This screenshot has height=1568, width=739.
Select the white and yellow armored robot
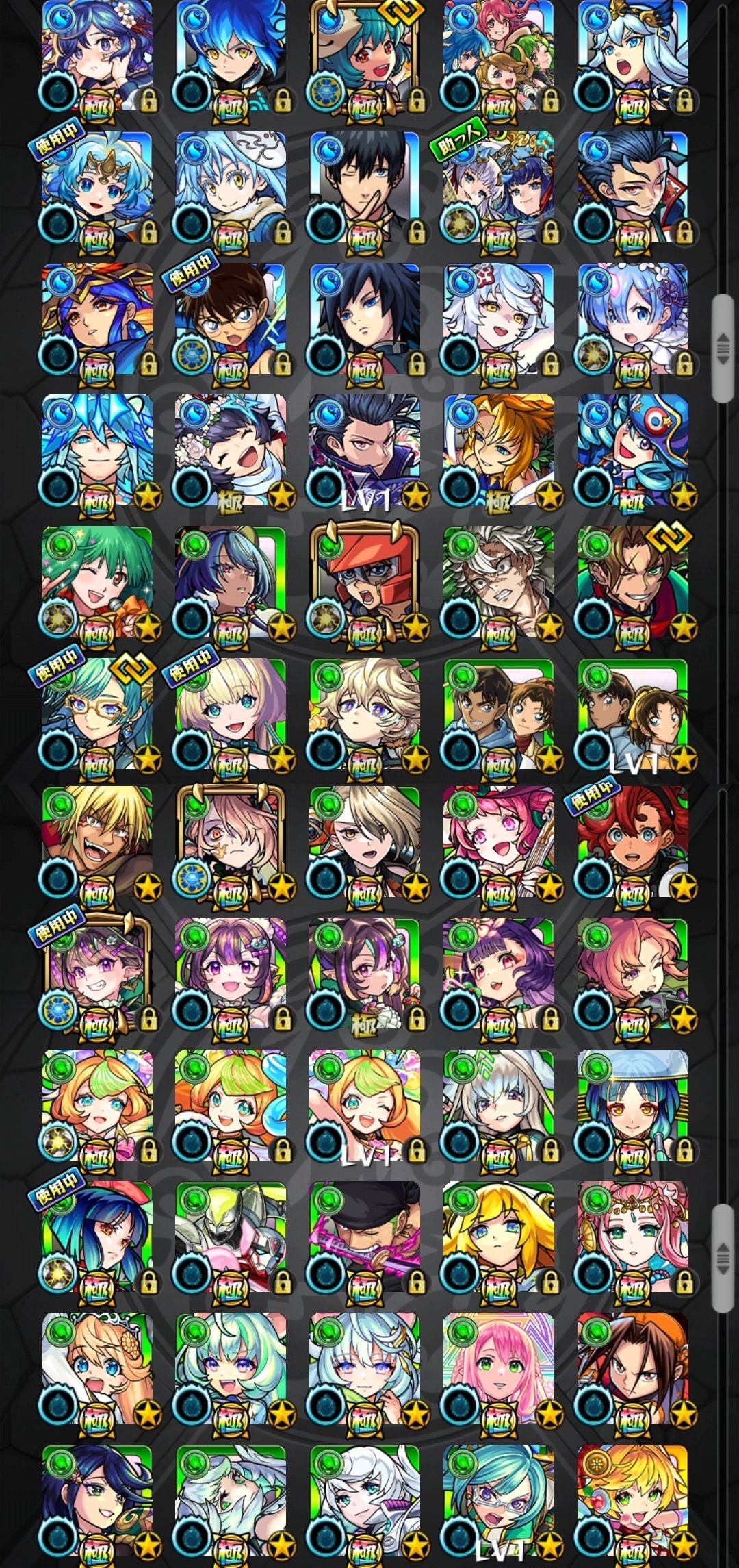230,1241
